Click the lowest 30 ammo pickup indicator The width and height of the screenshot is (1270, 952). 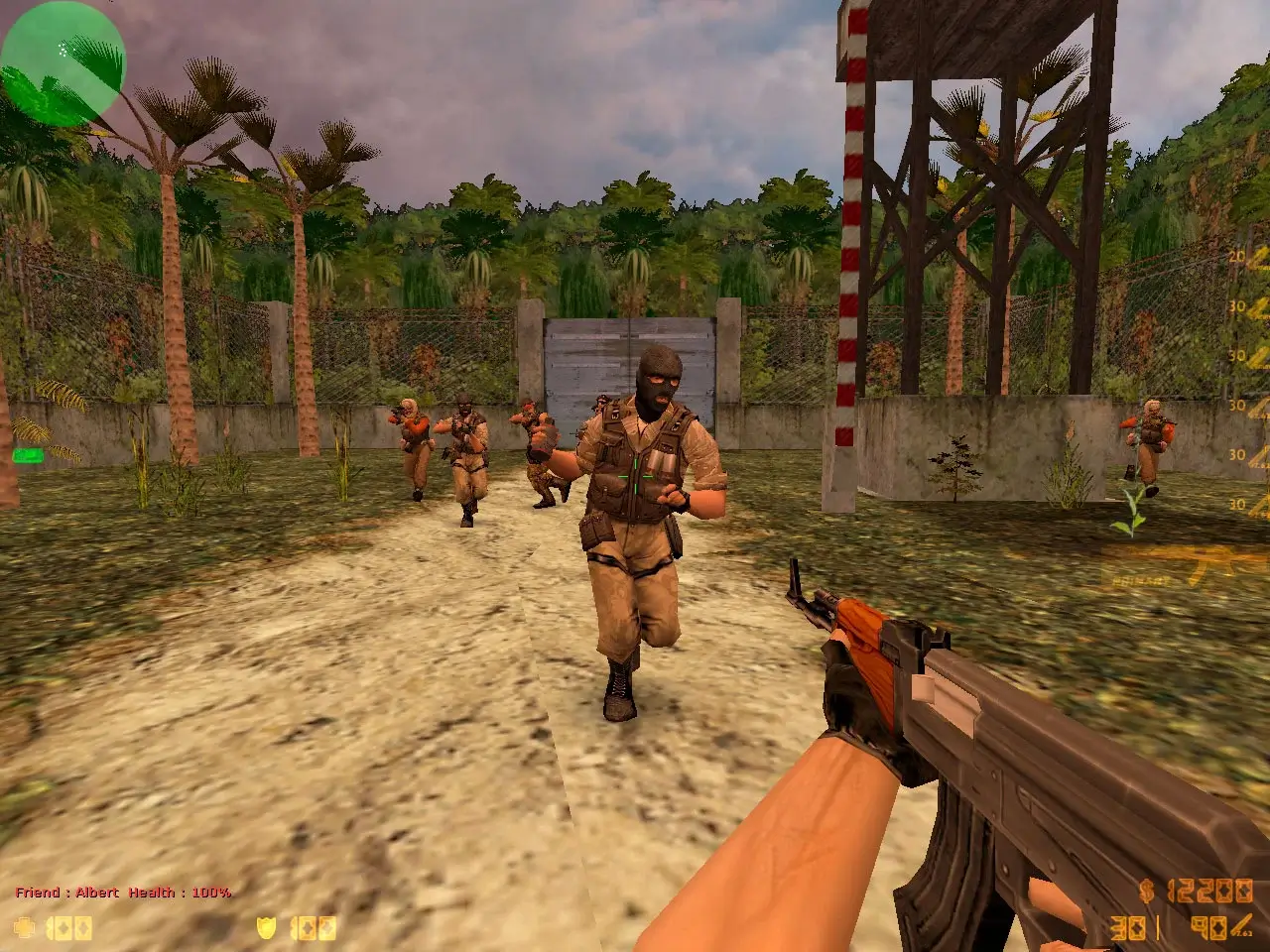(x=1237, y=504)
